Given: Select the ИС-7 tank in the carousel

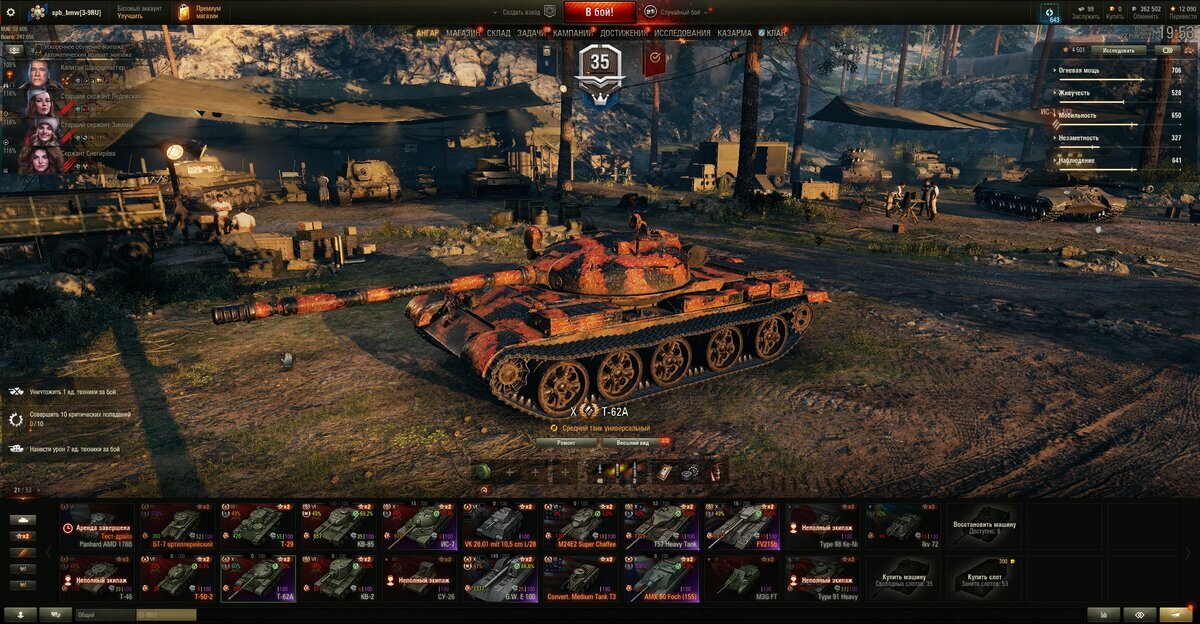Looking at the screenshot, I should click(420, 524).
